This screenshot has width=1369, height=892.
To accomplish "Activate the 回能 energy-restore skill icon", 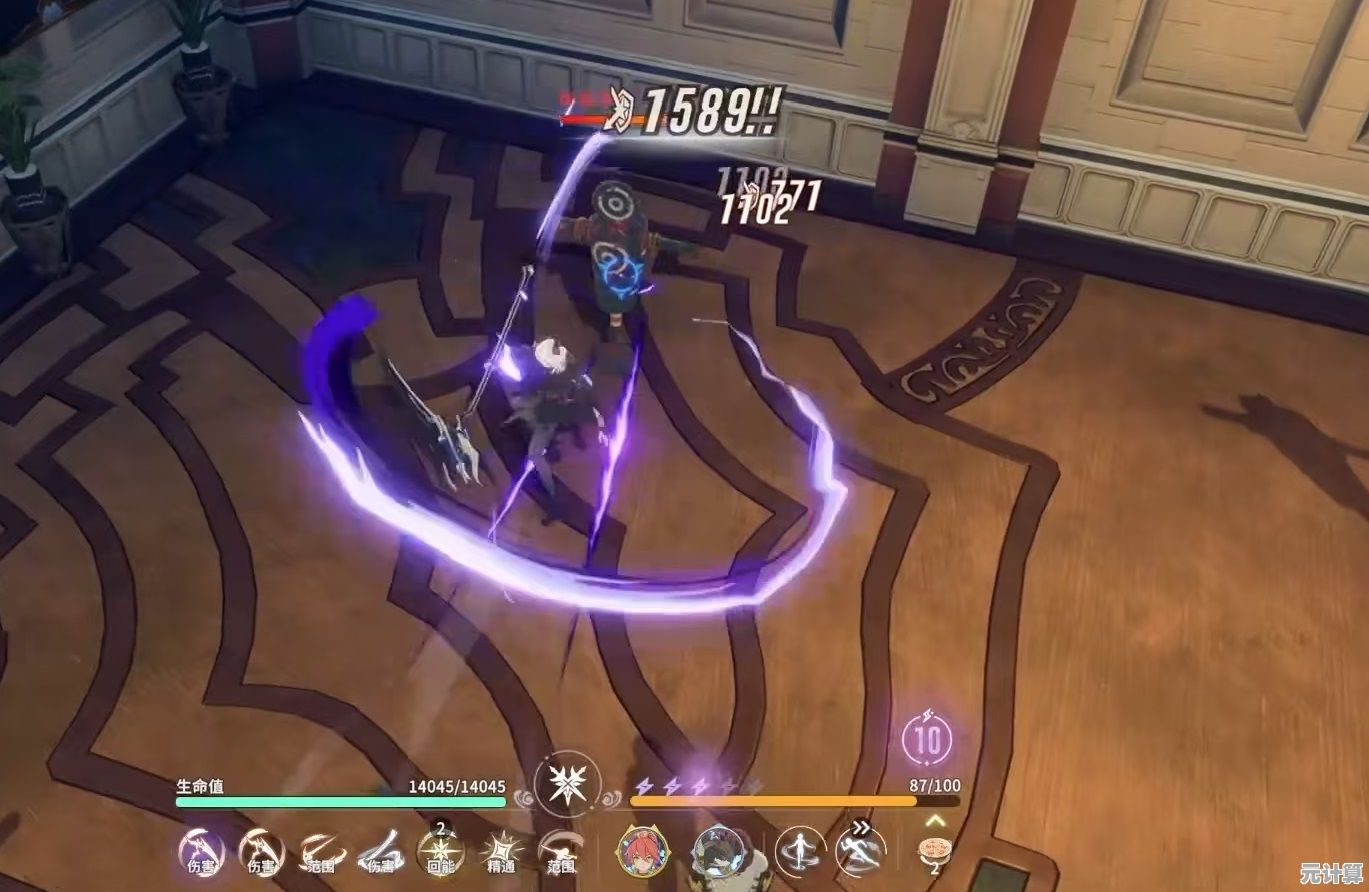I will coord(440,852).
